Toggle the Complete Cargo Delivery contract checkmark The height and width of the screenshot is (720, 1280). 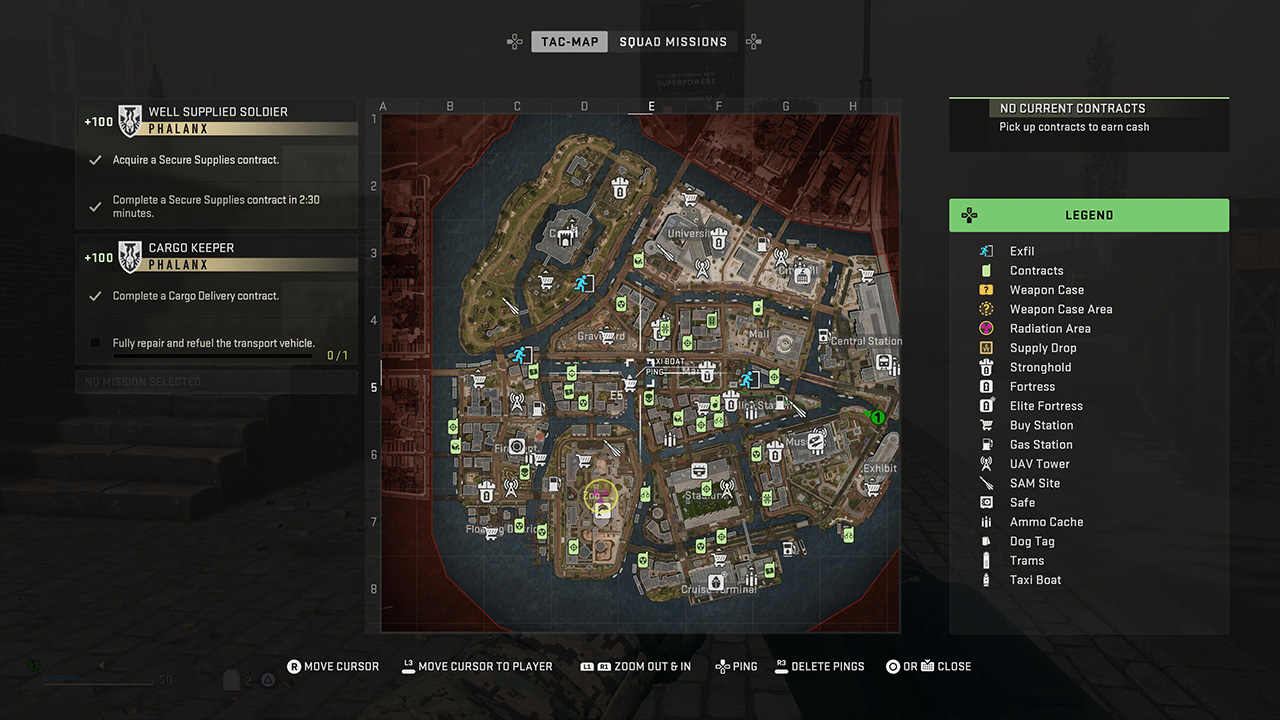pos(95,295)
